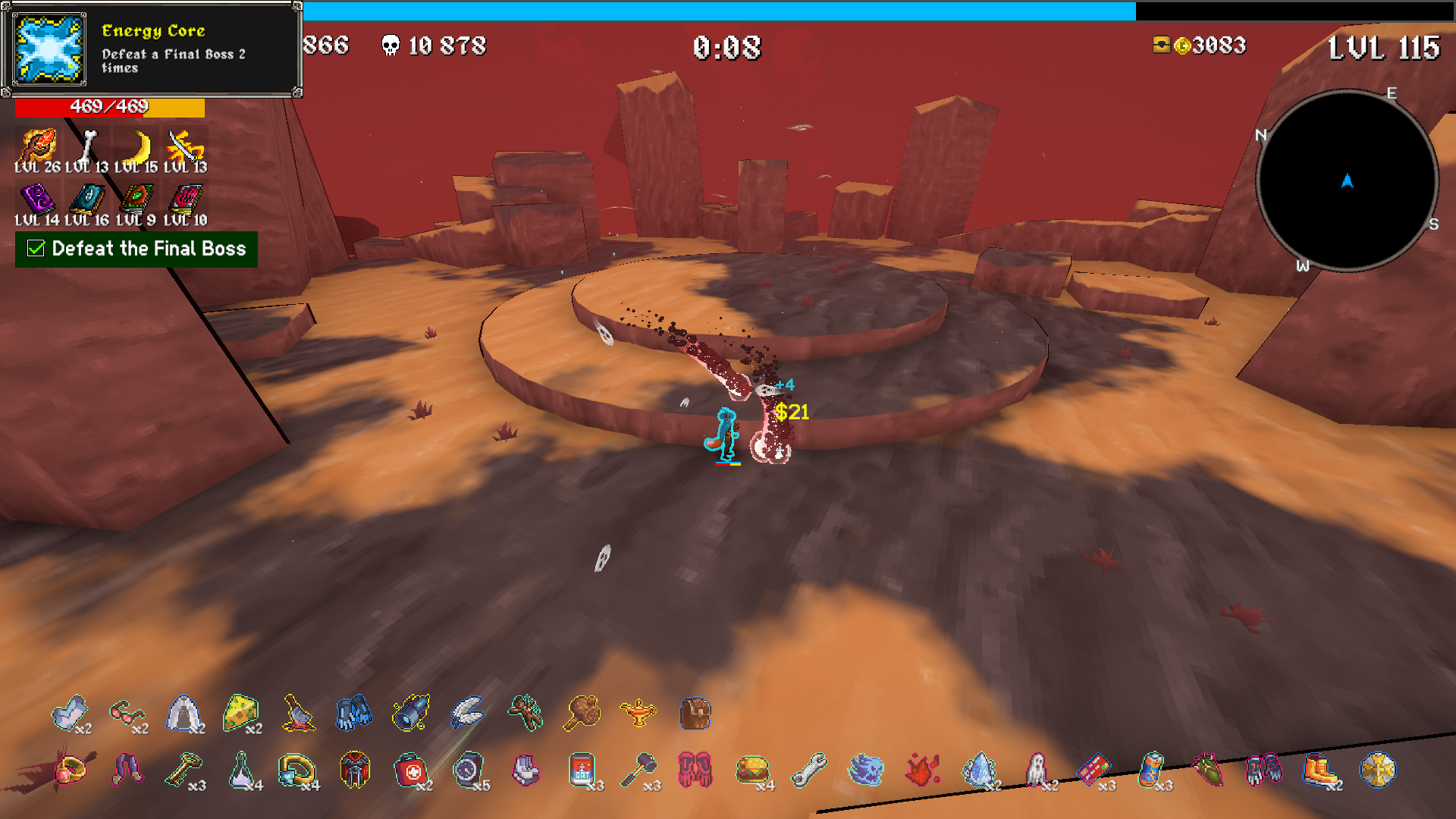Choose the pink sunglasses item
This screenshot has width=1456, height=819.
(126, 713)
